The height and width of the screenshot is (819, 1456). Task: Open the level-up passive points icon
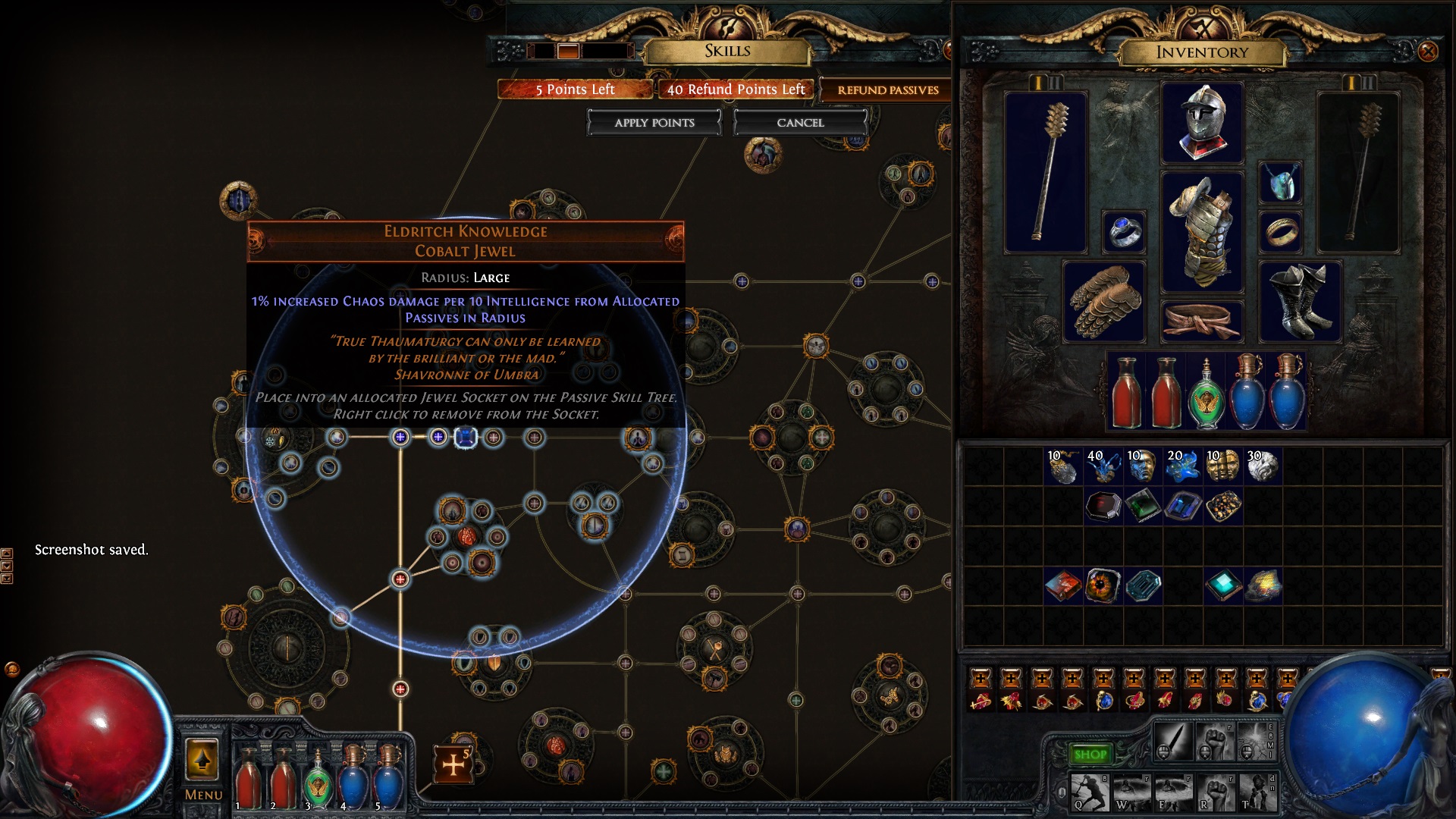click(453, 764)
